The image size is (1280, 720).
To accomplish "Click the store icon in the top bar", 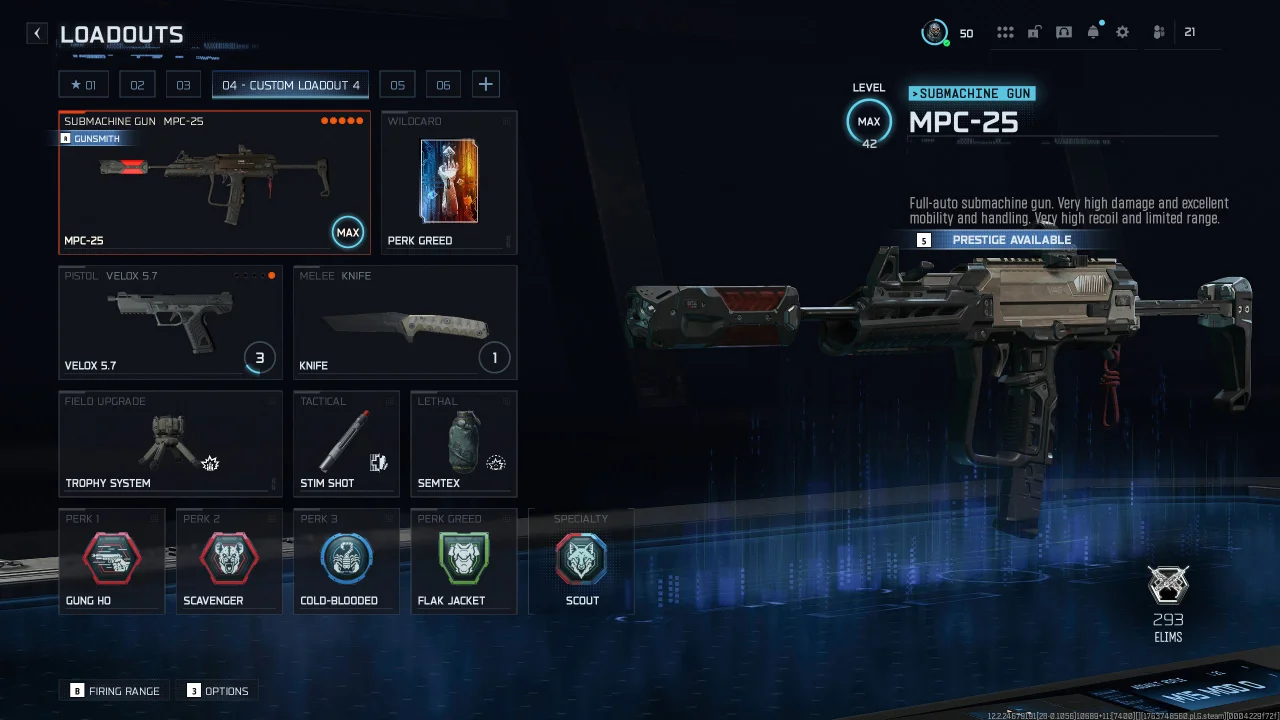I will 1064,31.
